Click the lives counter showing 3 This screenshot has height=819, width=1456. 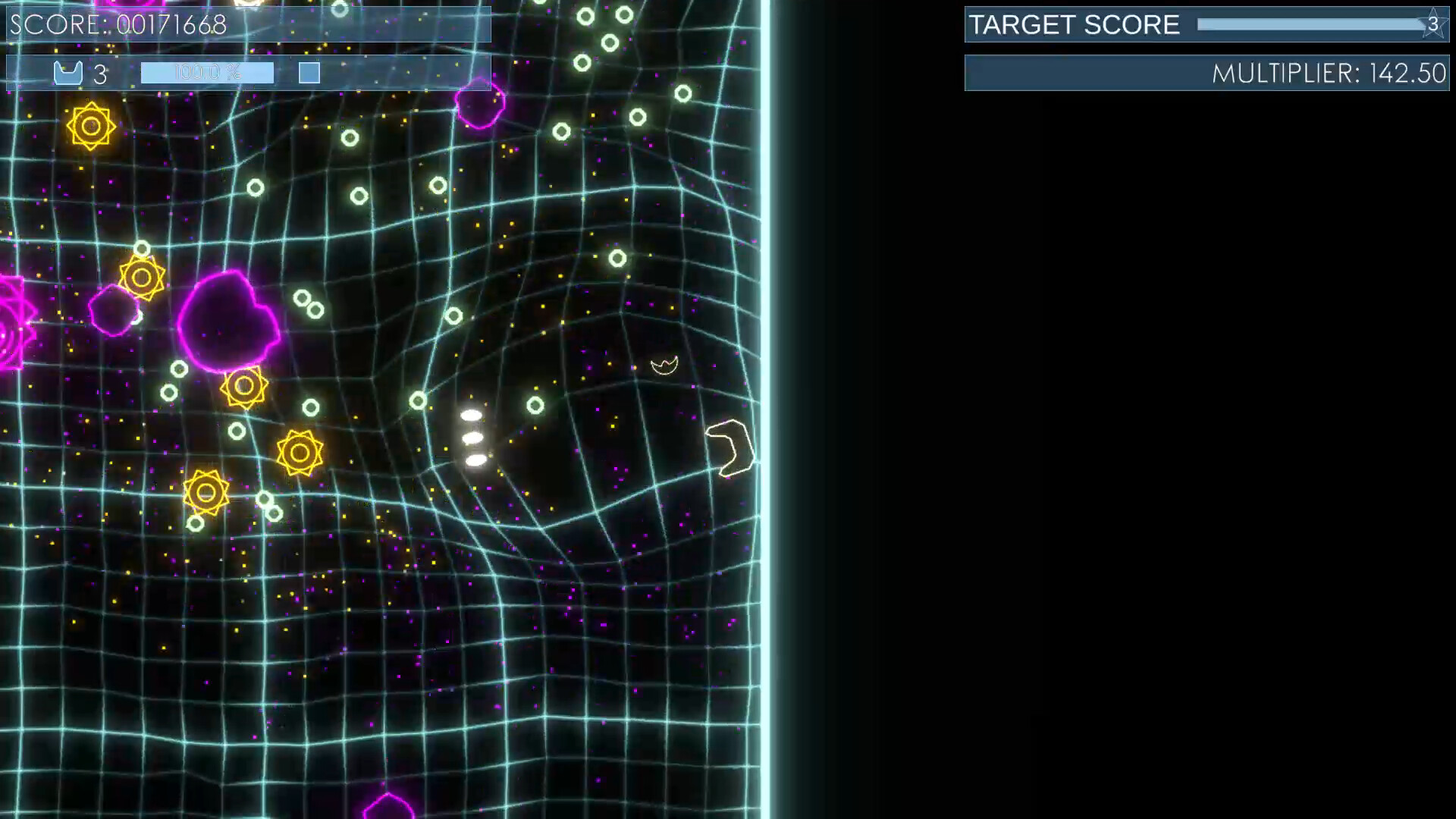coord(98,74)
